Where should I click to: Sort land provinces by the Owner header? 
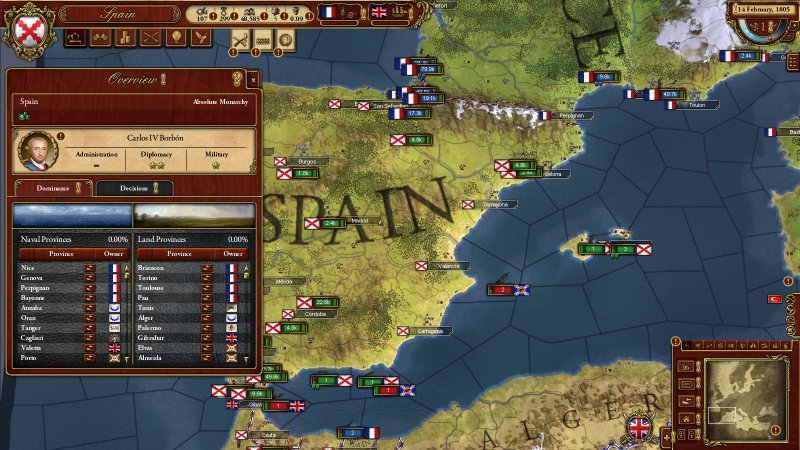coord(233,254)
